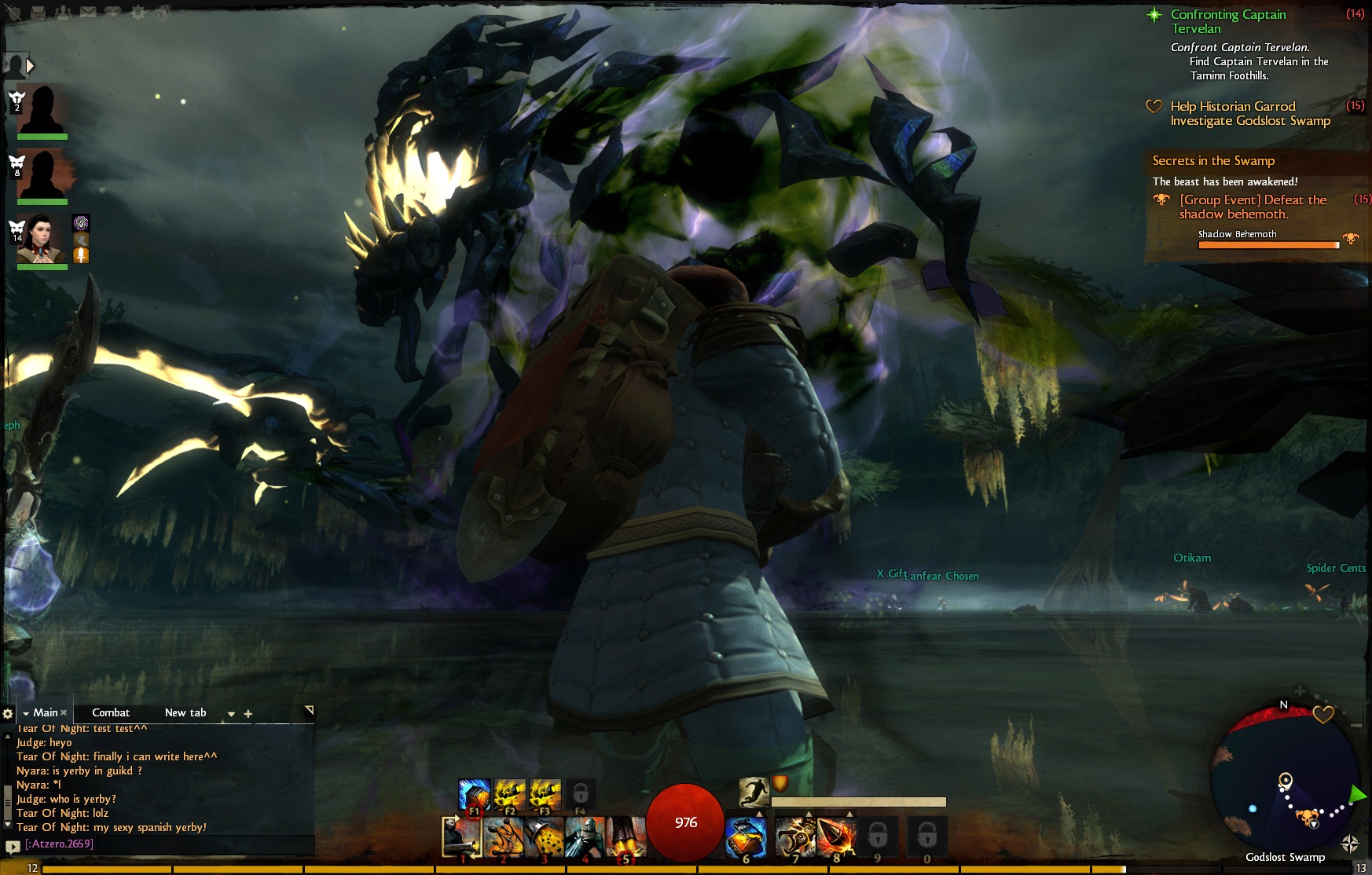The width and height of the screenshot is (1372, 875).
Task: Activate the rocket jump skill in slot 5
Action: coord(626,837)
